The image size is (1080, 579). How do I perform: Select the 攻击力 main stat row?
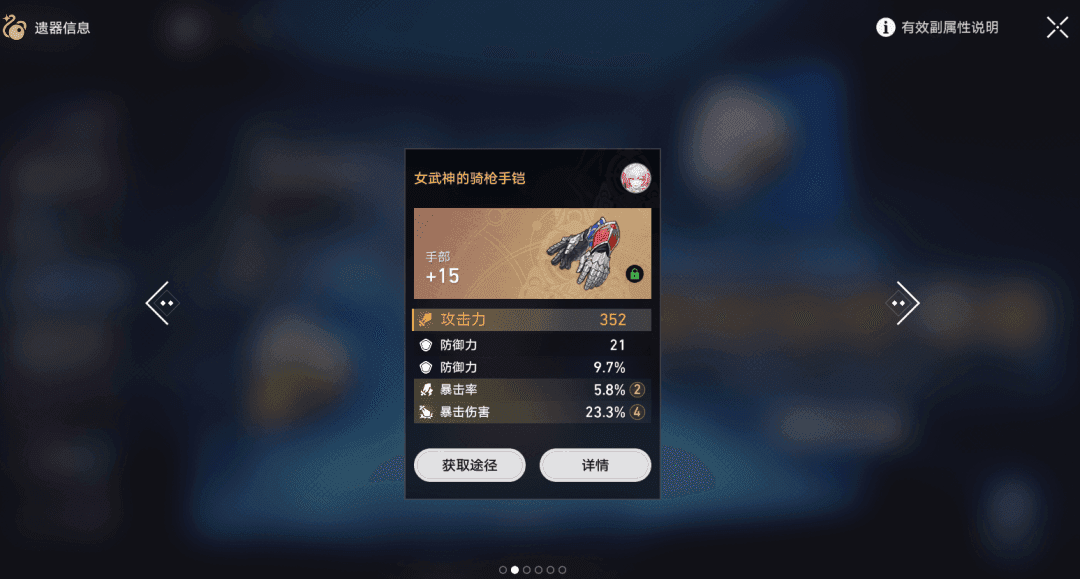click(x=531, y=320)
